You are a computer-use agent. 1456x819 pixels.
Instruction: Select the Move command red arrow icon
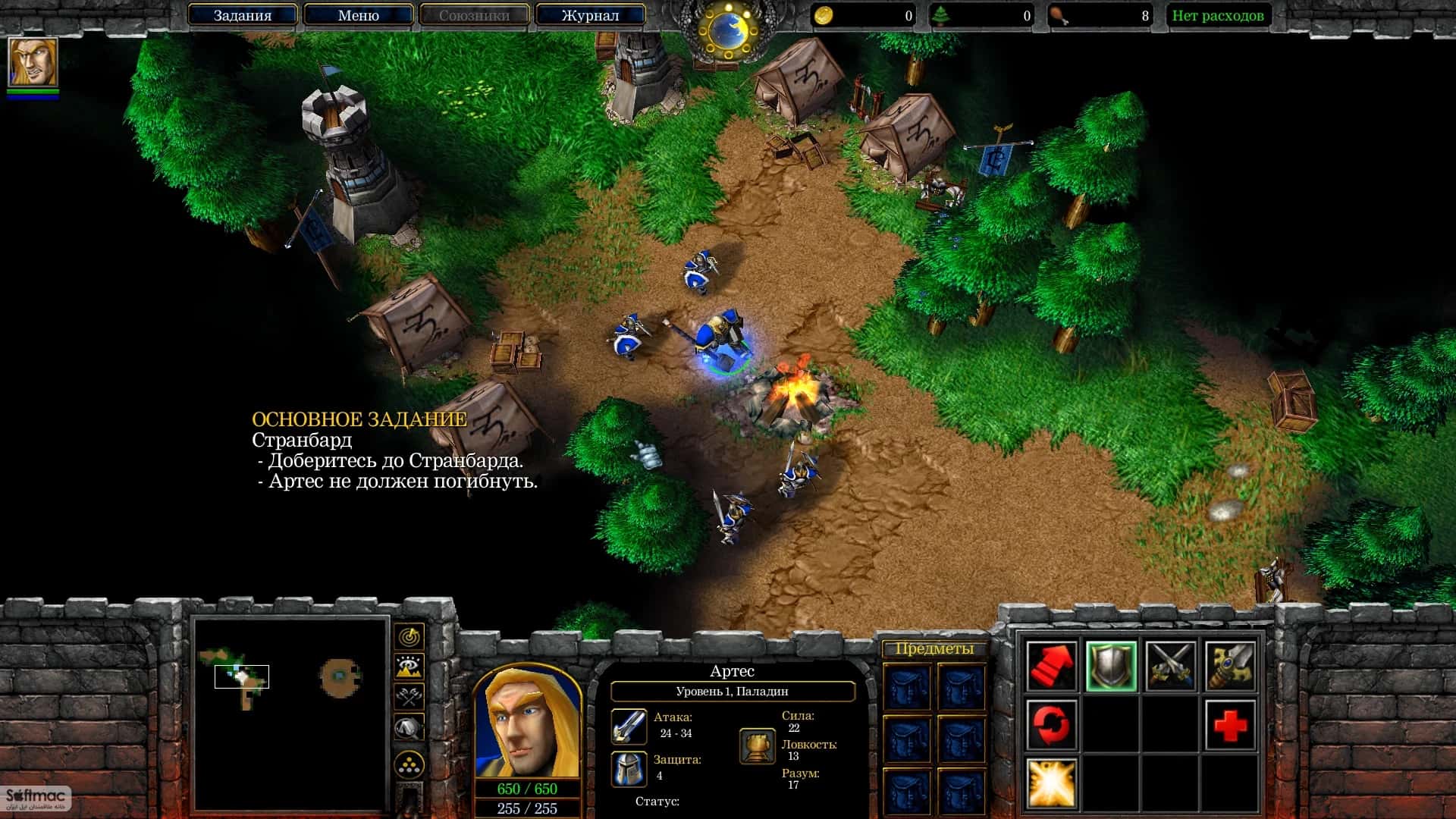(1052, 664)
